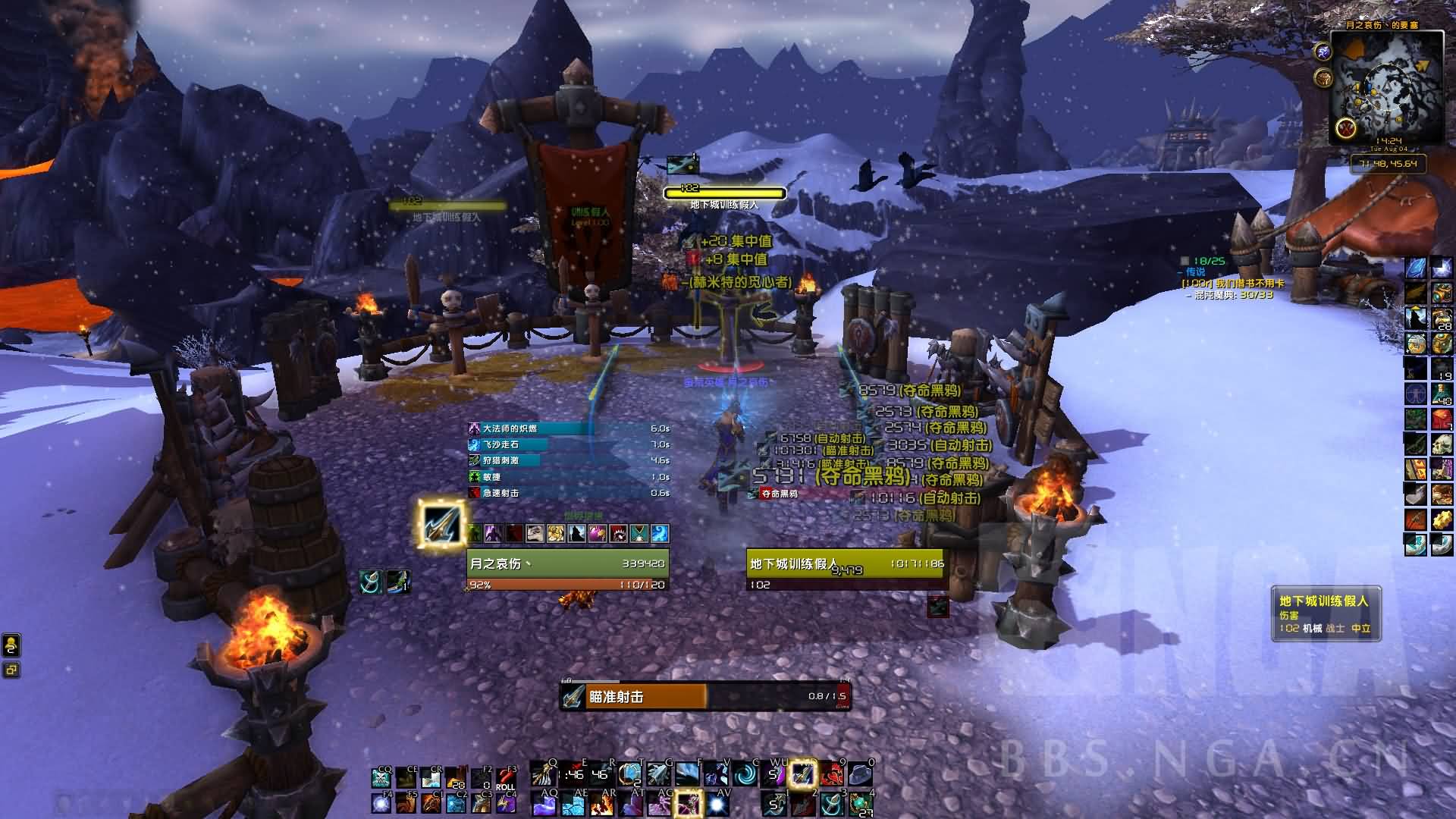Activate the ROLL ability bound to F3

pos(506,779)
